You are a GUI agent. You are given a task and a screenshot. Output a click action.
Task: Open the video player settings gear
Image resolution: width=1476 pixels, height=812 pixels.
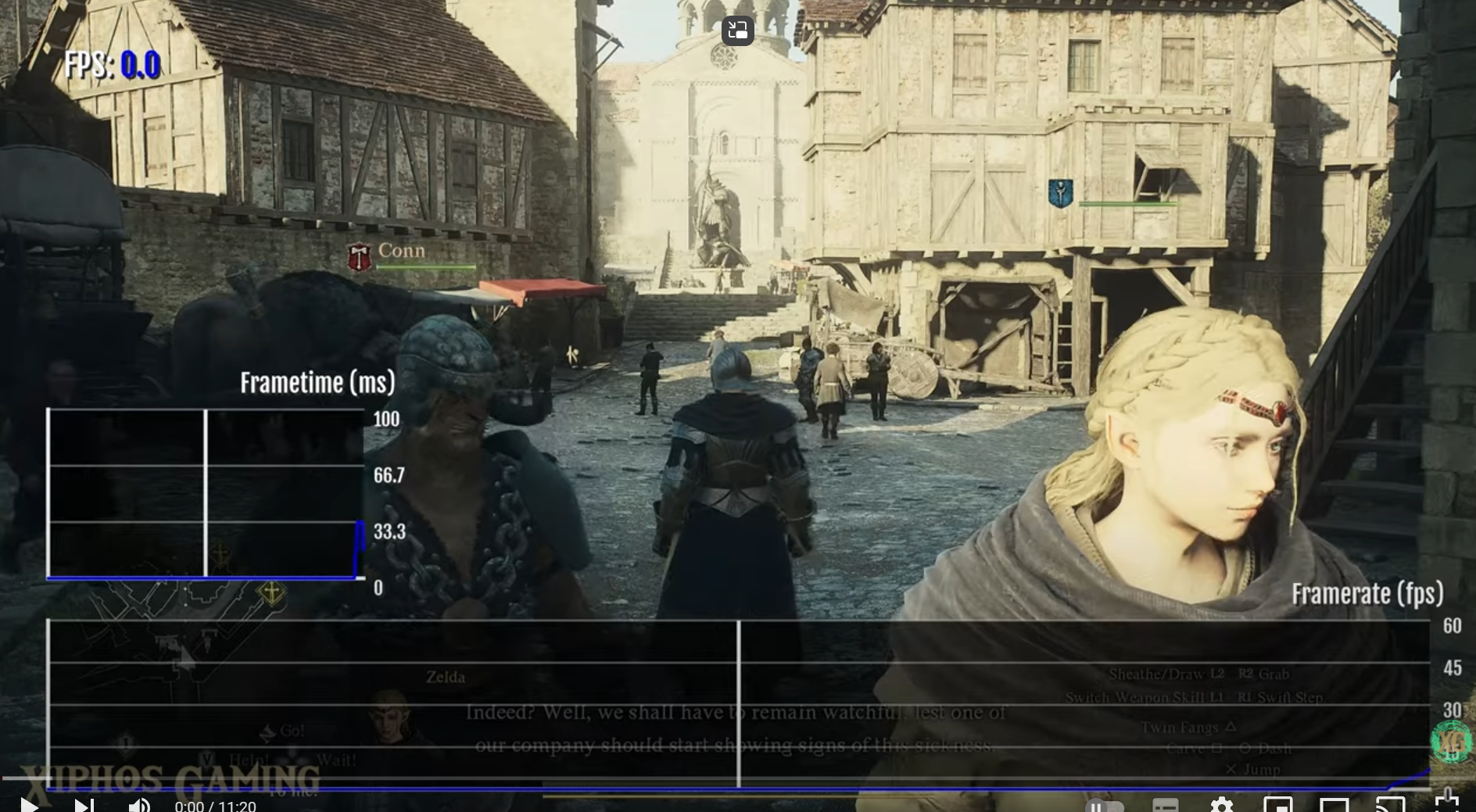pyautogui.click(x=1221, y=805)
